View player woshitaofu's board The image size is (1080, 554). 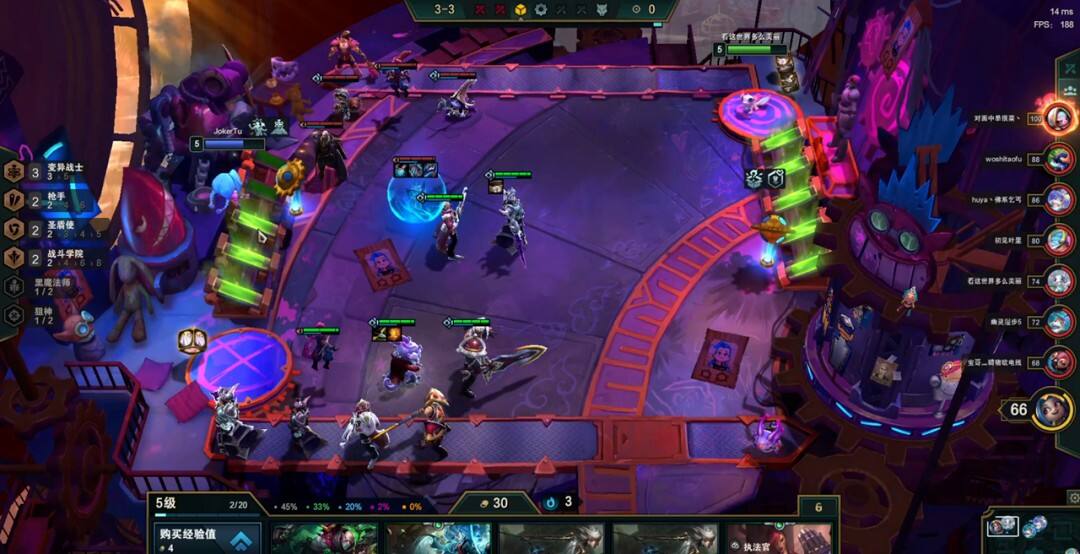pyautogui.click(x=1058, y=159)
